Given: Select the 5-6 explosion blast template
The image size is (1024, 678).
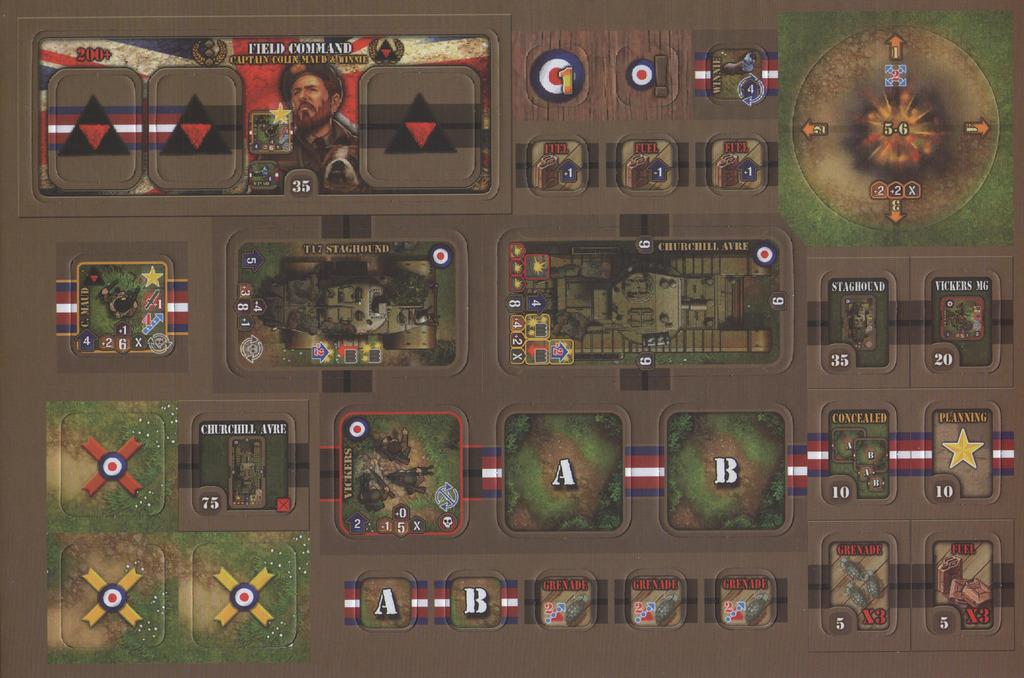Looking at the screenshot, I should click(x=894, y=127).
